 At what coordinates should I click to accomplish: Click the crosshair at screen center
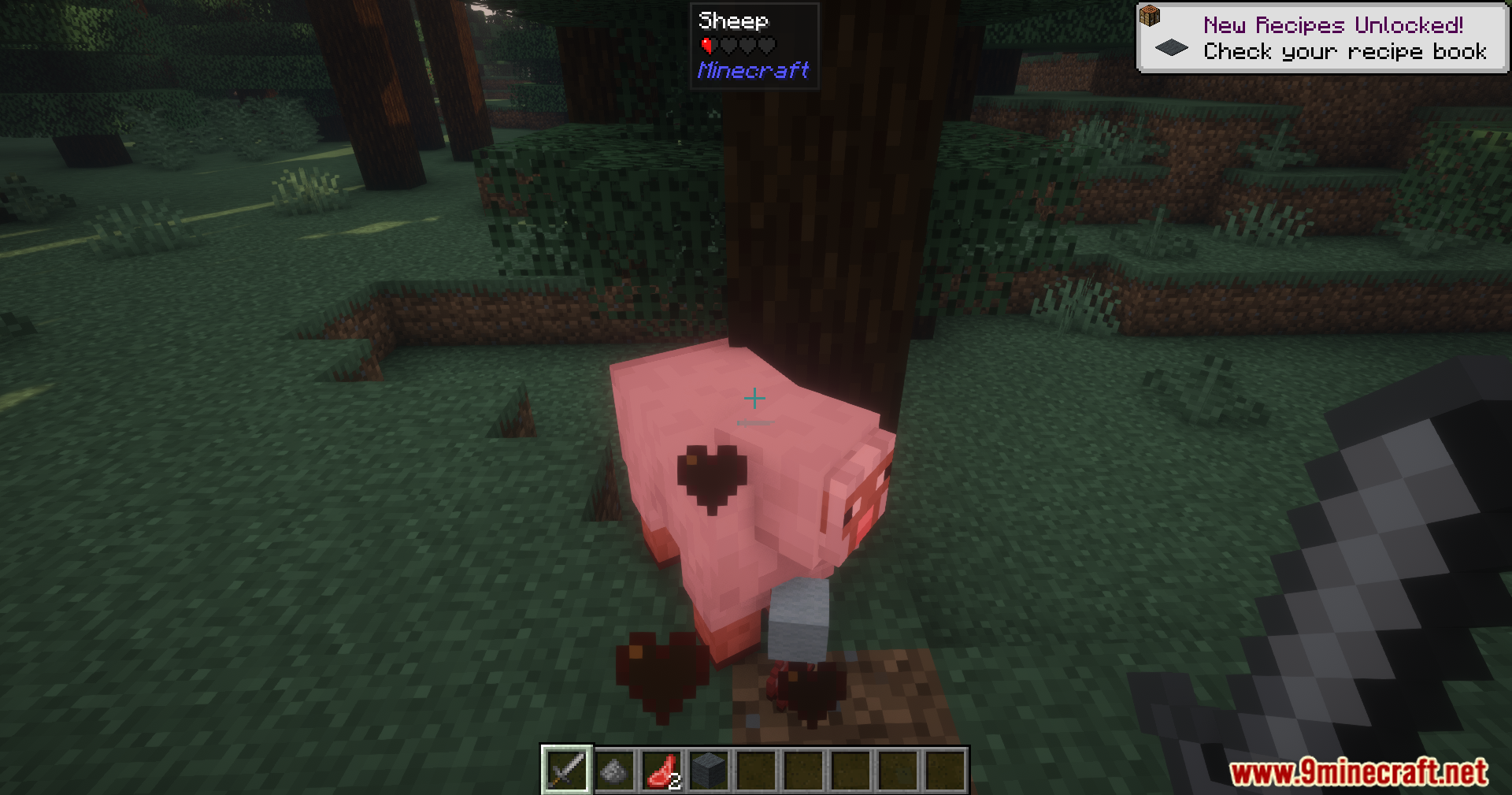click(x=754, y=399)
